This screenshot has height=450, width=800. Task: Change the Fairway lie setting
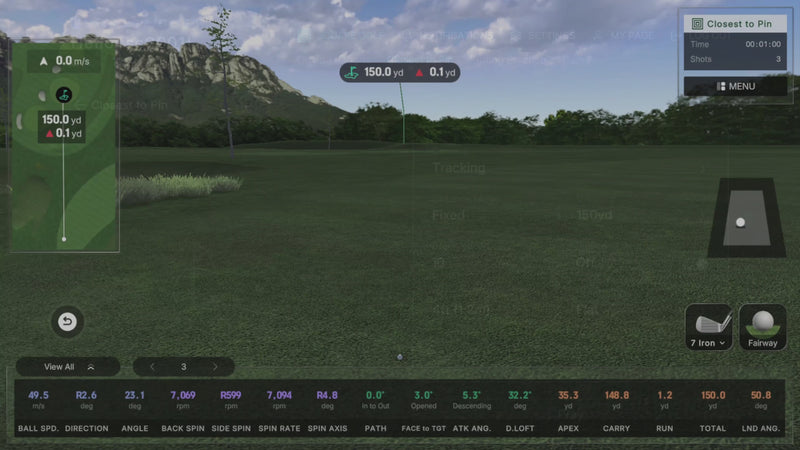coord(763,328)
